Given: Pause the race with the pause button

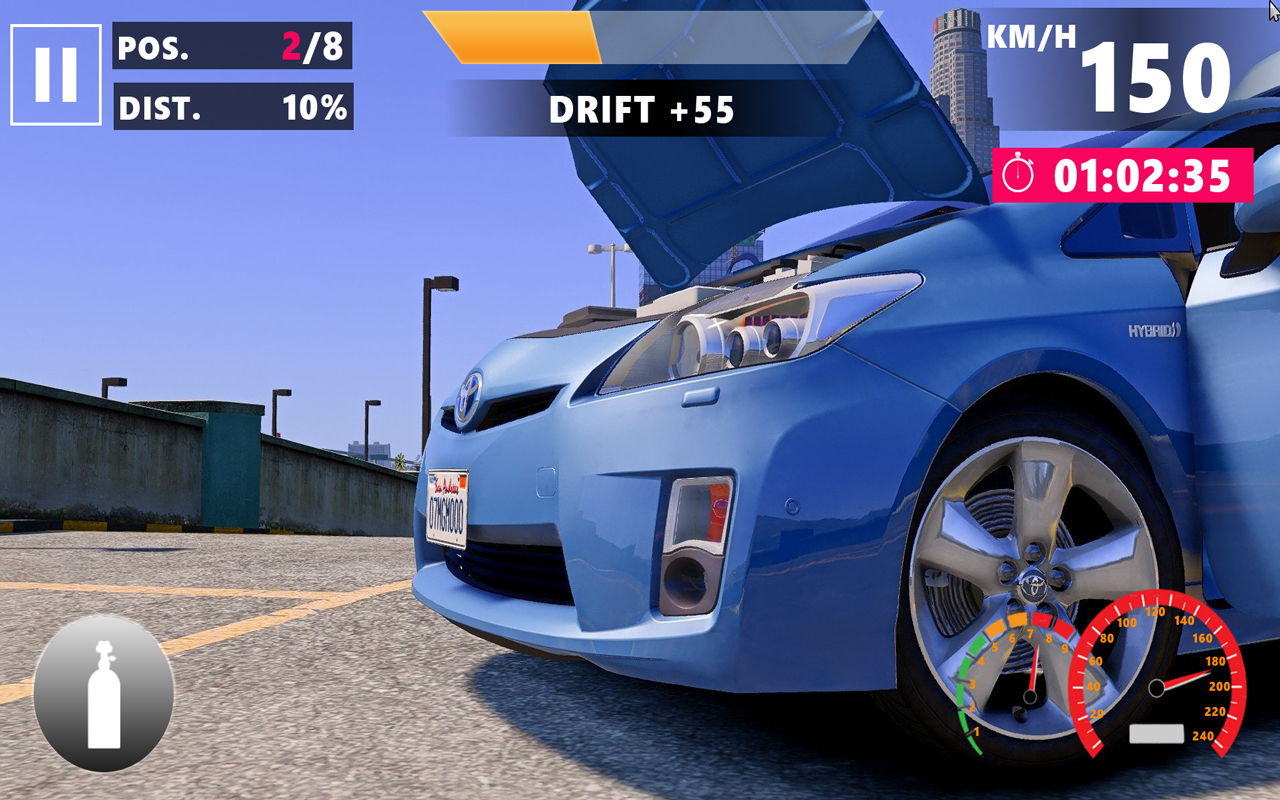Looking at the screenshot, I should pyautogui.click(x=56, y=75).
